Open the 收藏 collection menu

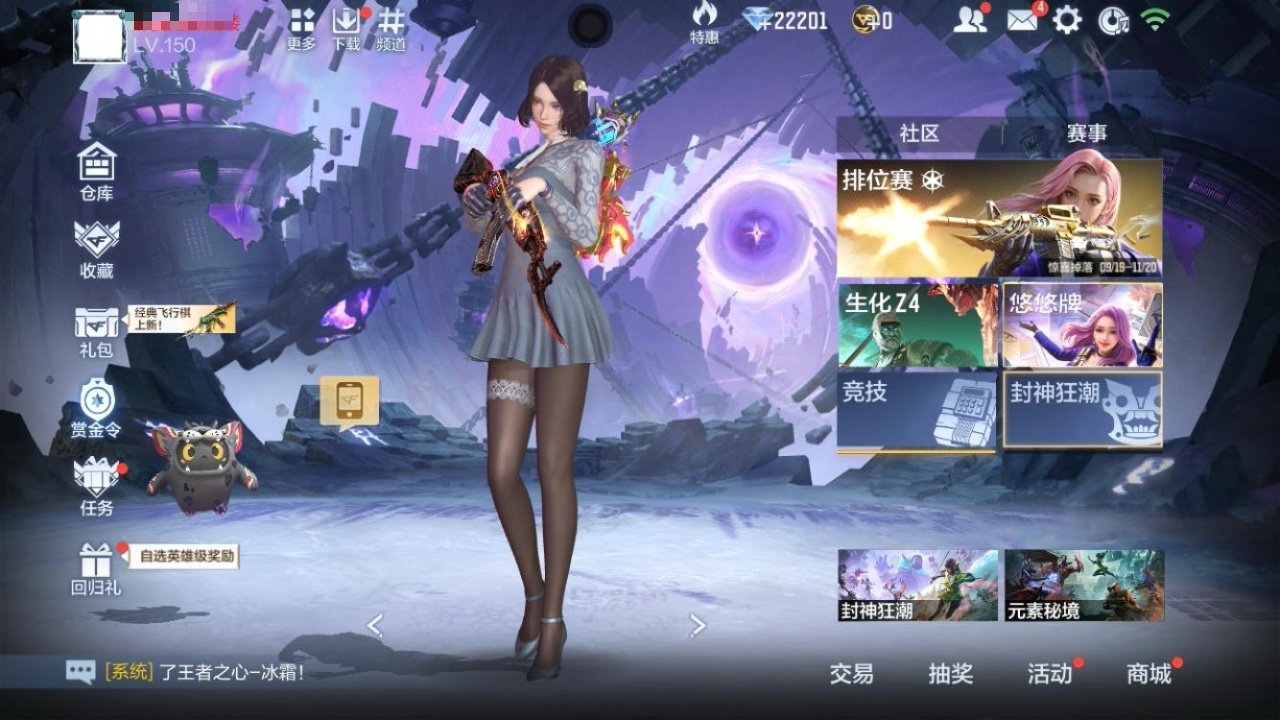[x=97, y=248]
